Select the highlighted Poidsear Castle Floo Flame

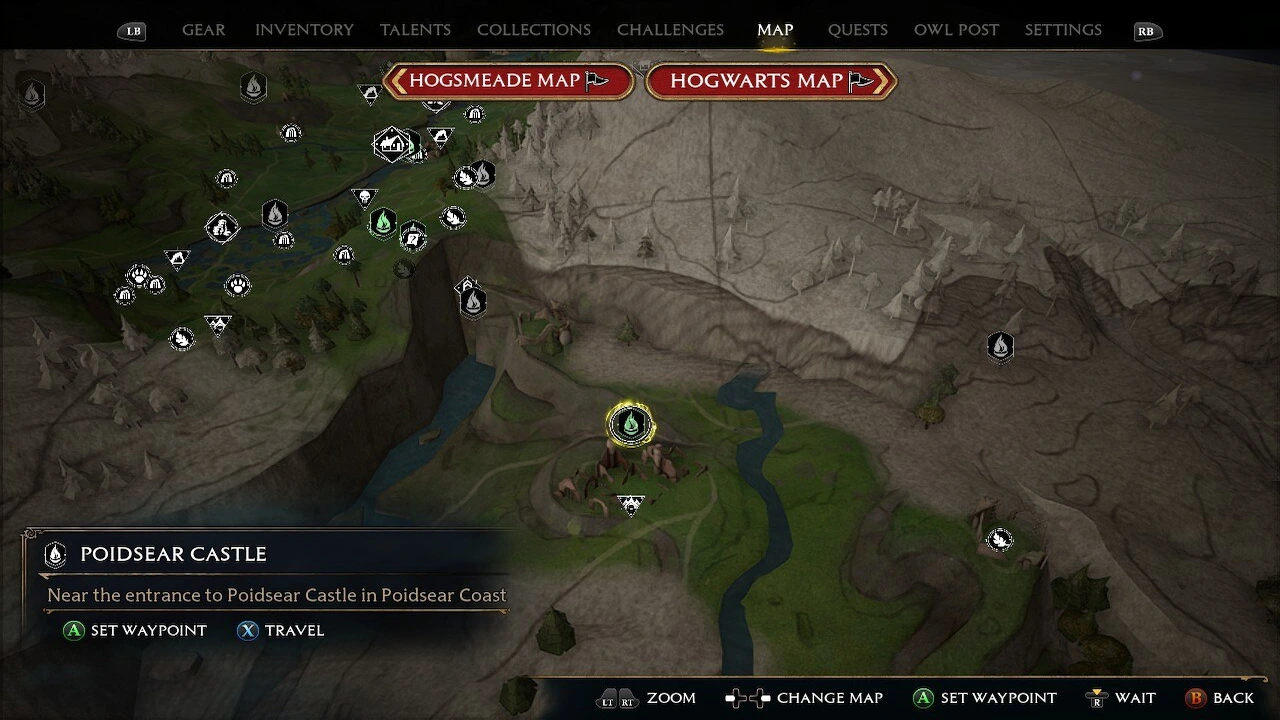tap(630, 425)
